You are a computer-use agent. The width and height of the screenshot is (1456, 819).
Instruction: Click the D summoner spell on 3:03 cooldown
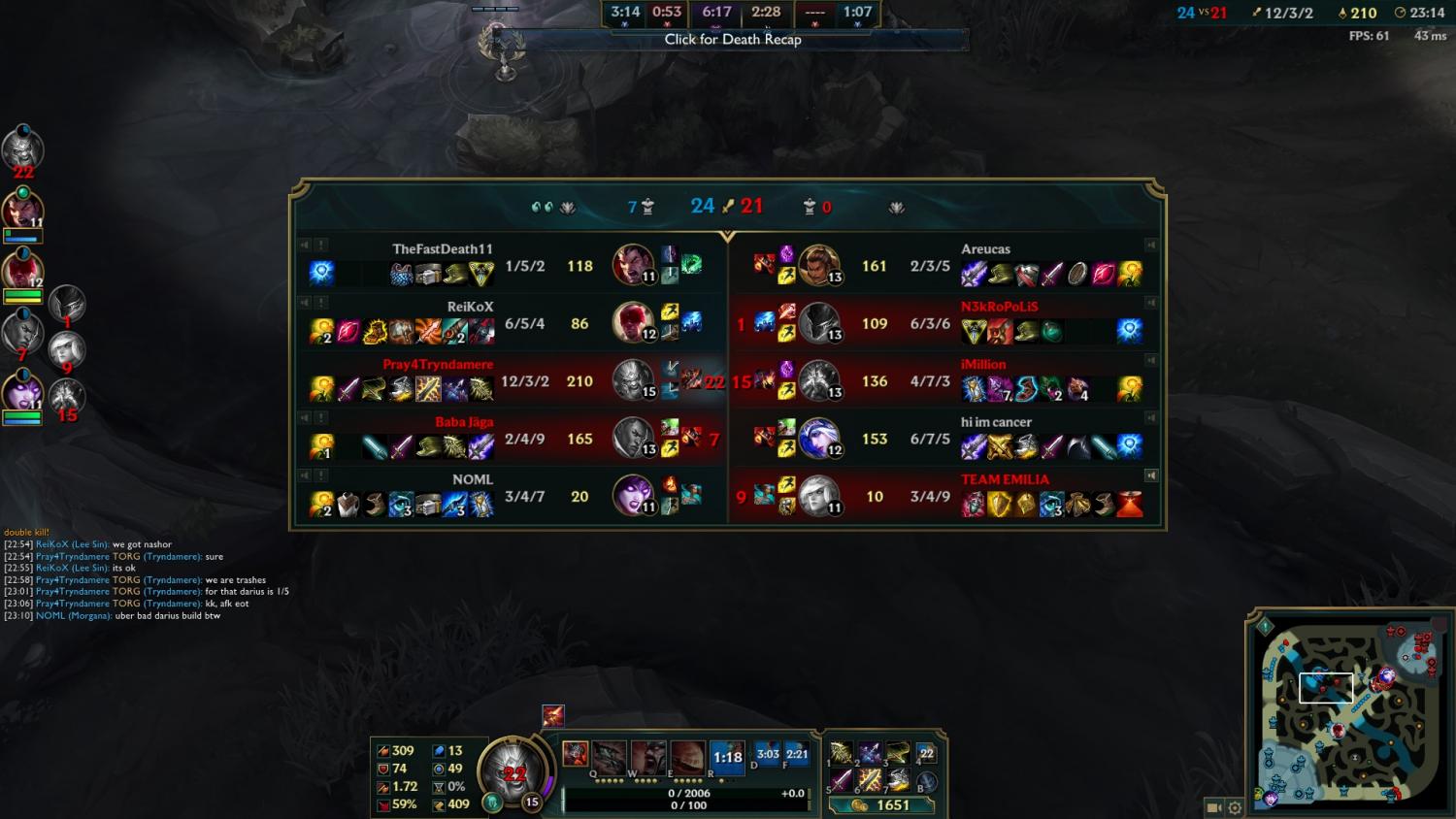768,754
